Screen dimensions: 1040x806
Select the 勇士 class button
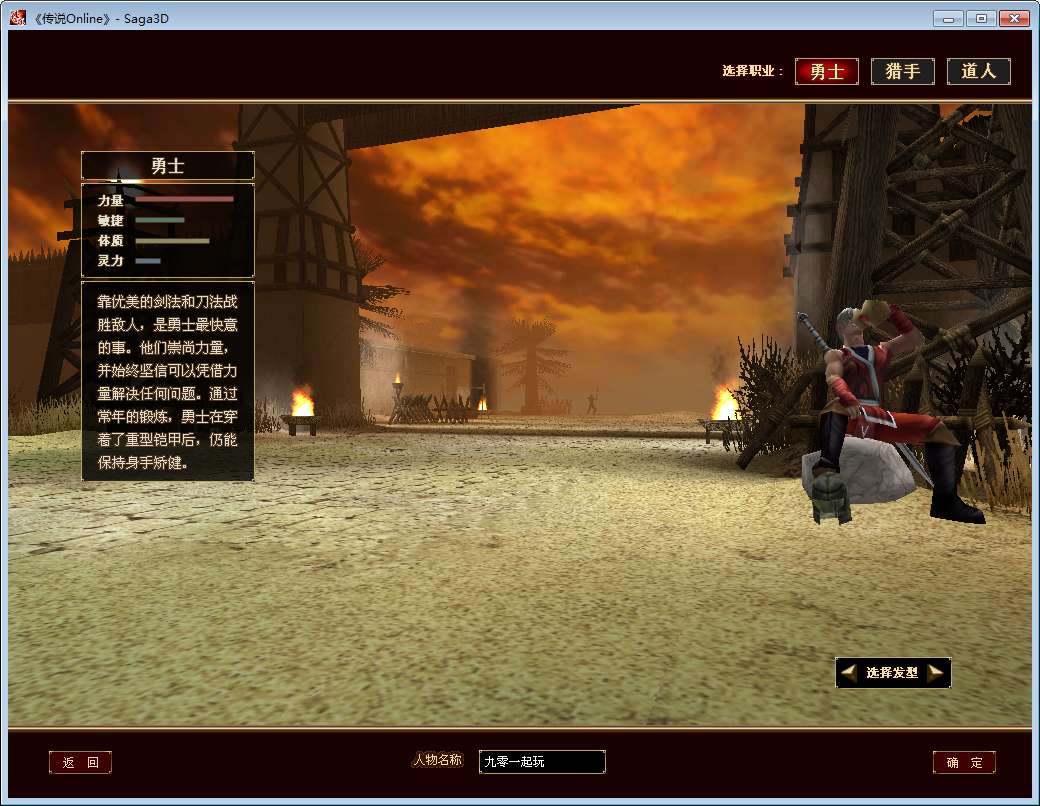click(x=827, y=72)
